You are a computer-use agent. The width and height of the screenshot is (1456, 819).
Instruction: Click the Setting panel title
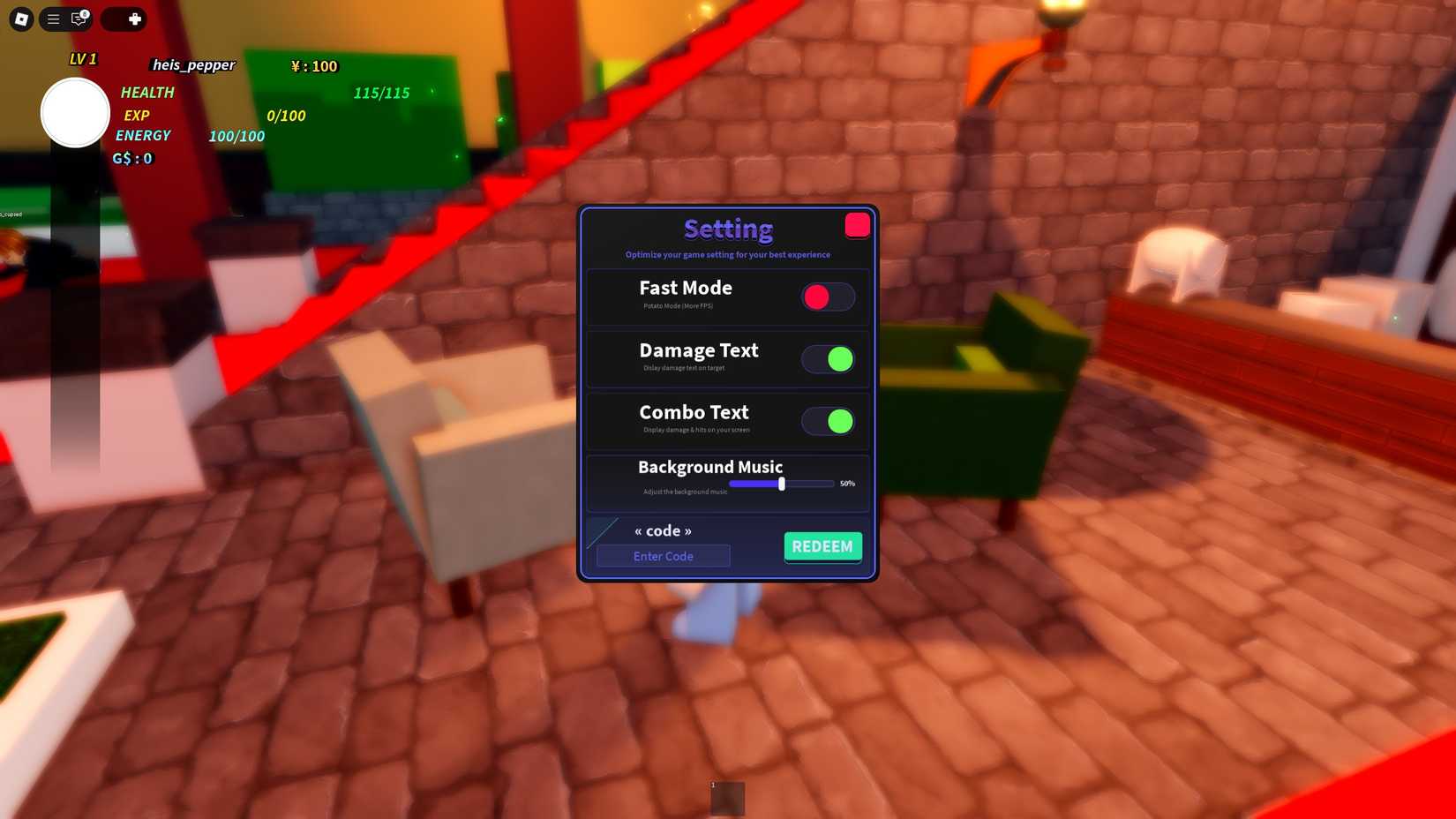(x=727, y=229)
